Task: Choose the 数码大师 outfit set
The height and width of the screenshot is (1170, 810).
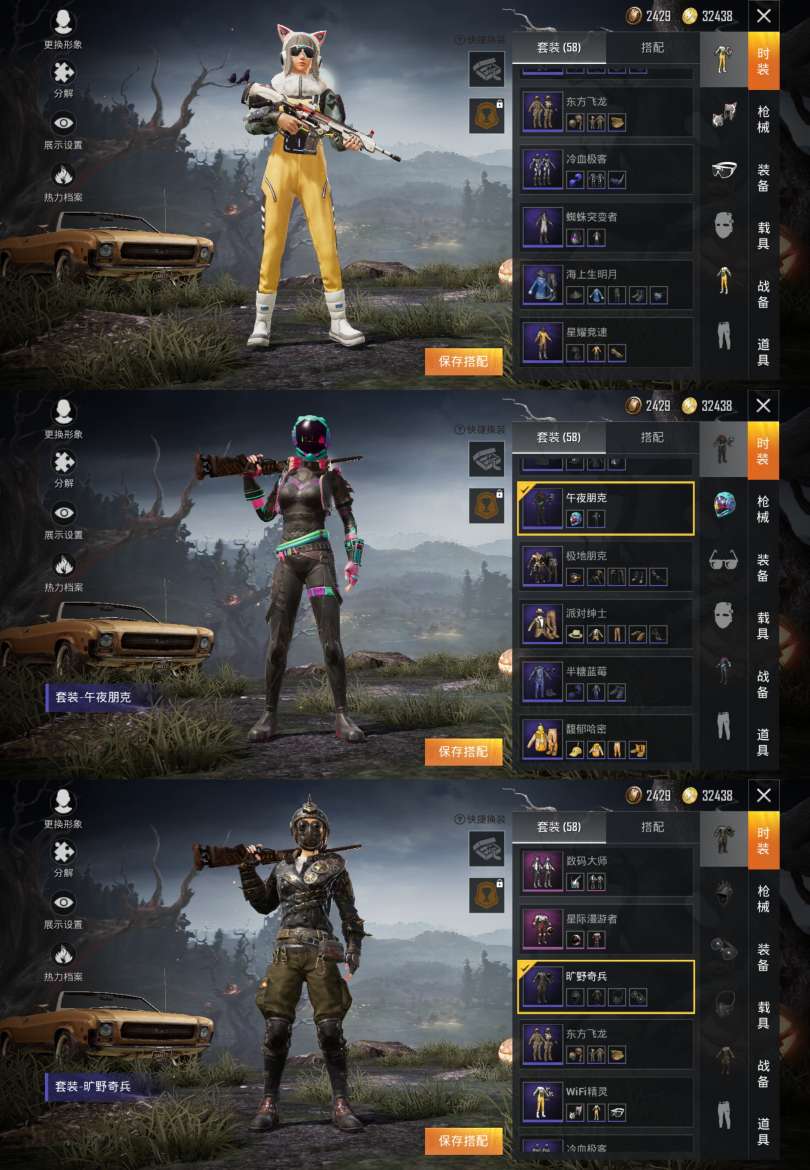Action: click(x=606, y=870)
